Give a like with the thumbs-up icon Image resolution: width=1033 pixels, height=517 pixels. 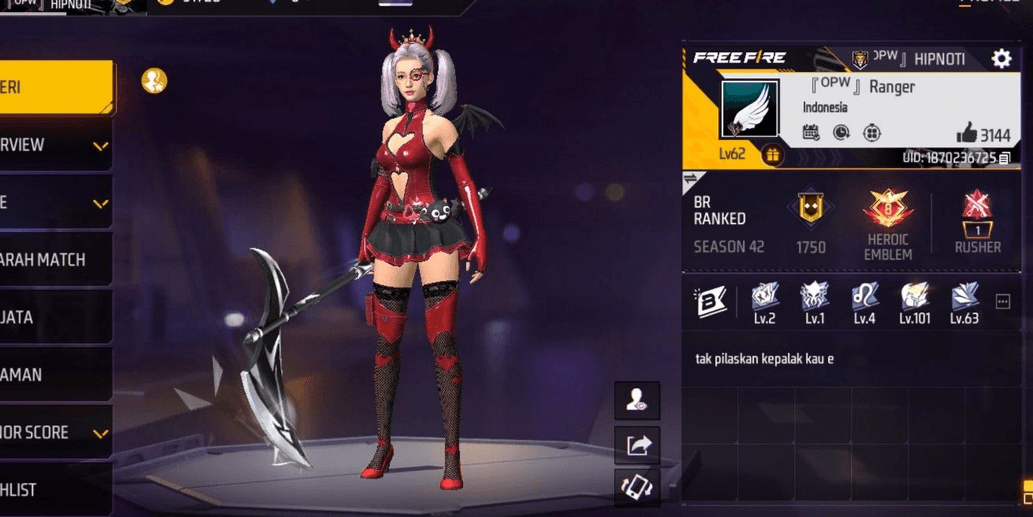pyautogui.click(x=966, y=133)
